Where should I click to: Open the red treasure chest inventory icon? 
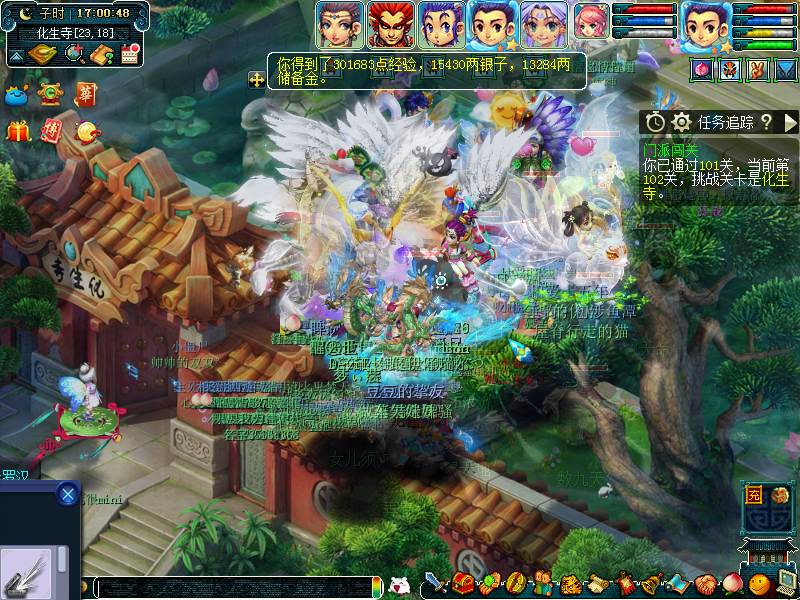coord(462,583)
